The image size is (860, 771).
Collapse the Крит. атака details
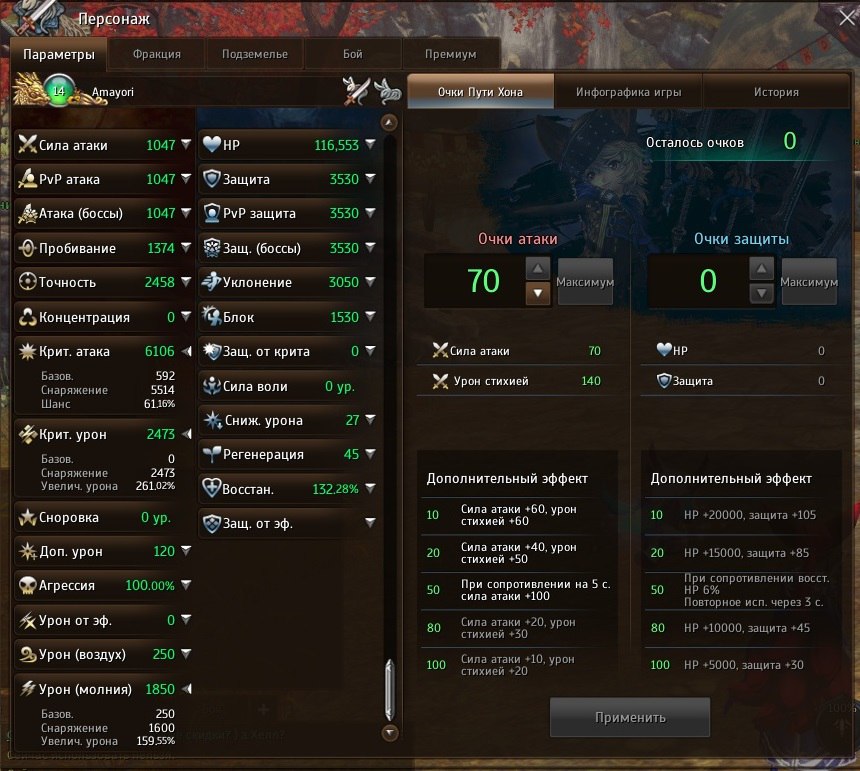tap(186, 352)
